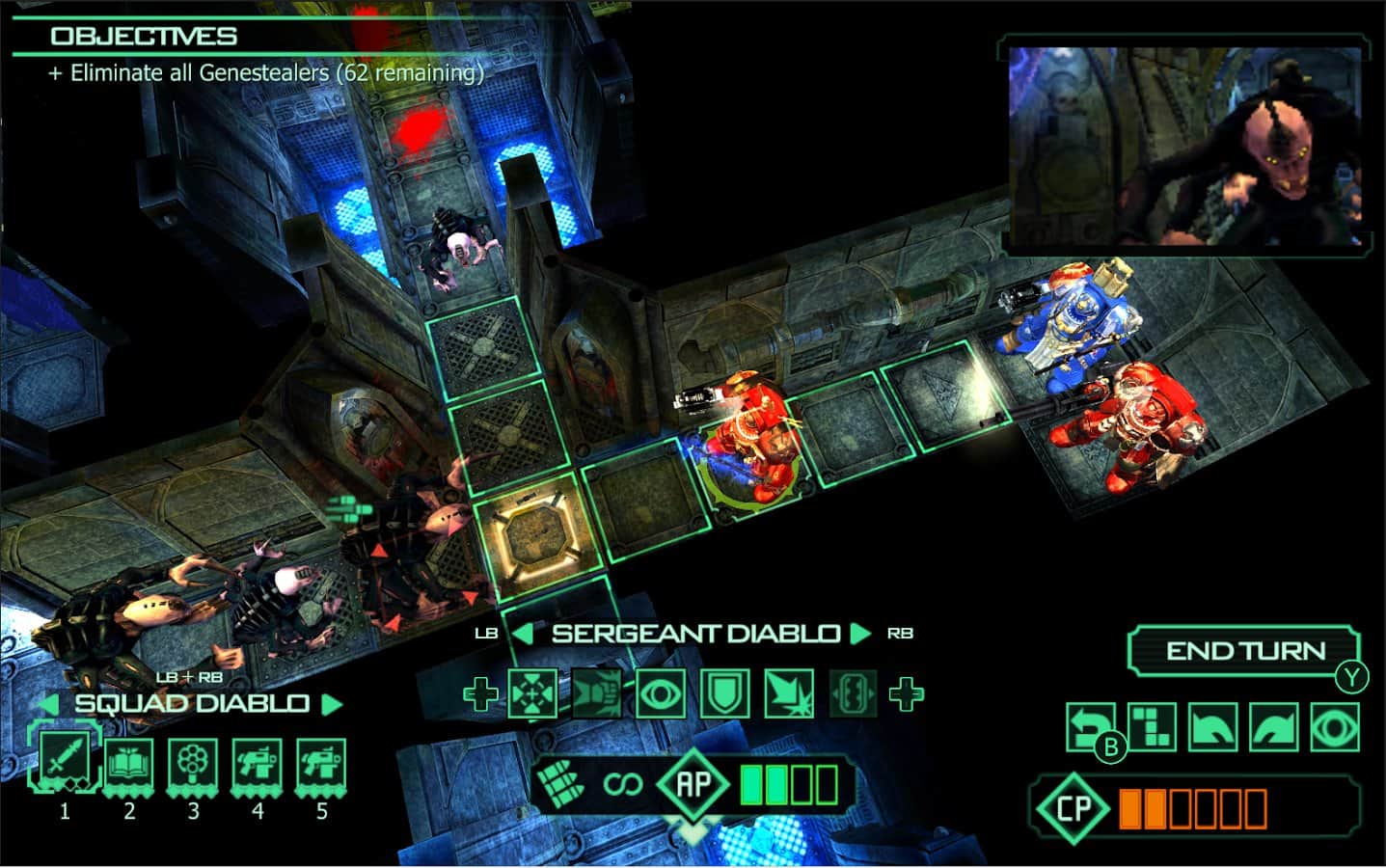Image resolution: width=1386 pixels, height=868 pixels.
Task: Cycle to previous marine left of Sergeant Diablo
Action: pyautogui.click(x=521, y=634)
